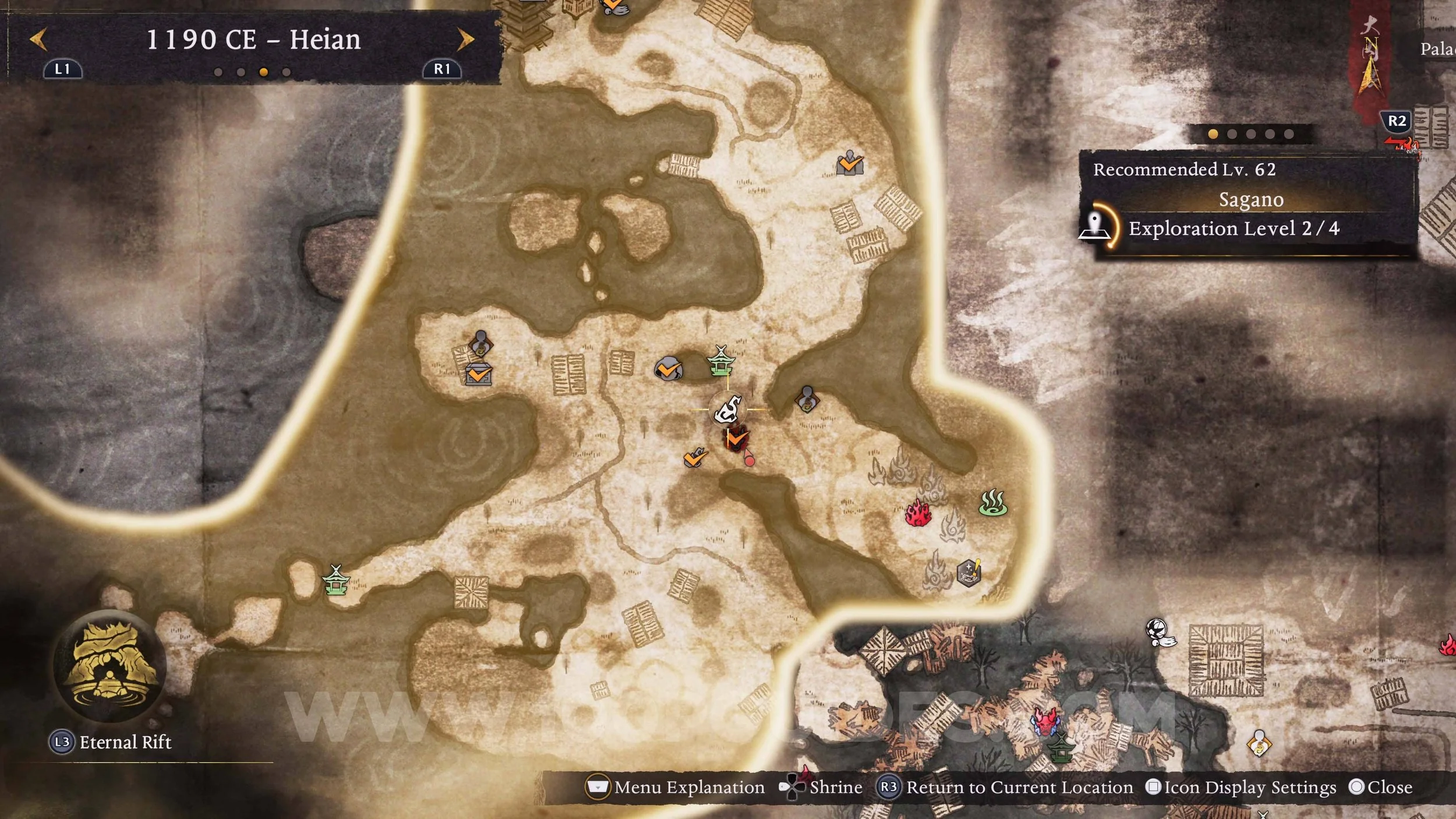Switch to the previous era with left arrow

tap(38, 40)
